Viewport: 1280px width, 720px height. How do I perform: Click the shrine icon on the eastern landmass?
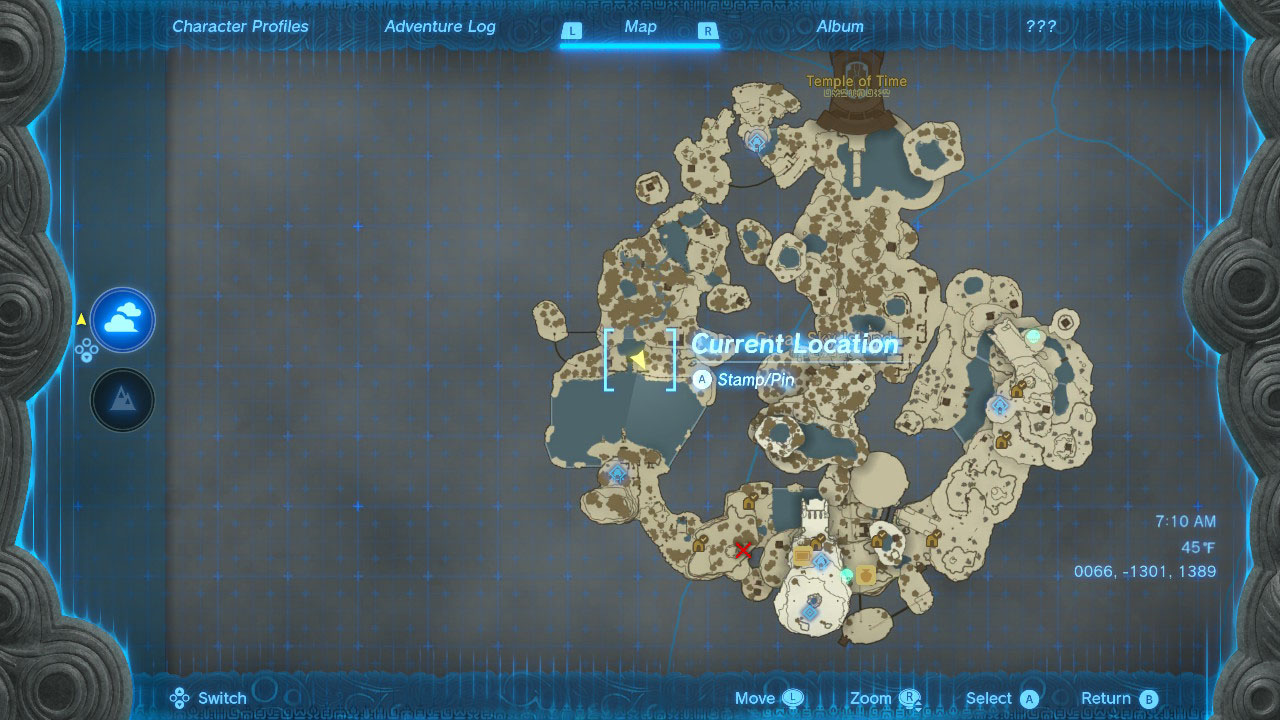[999, 405]
